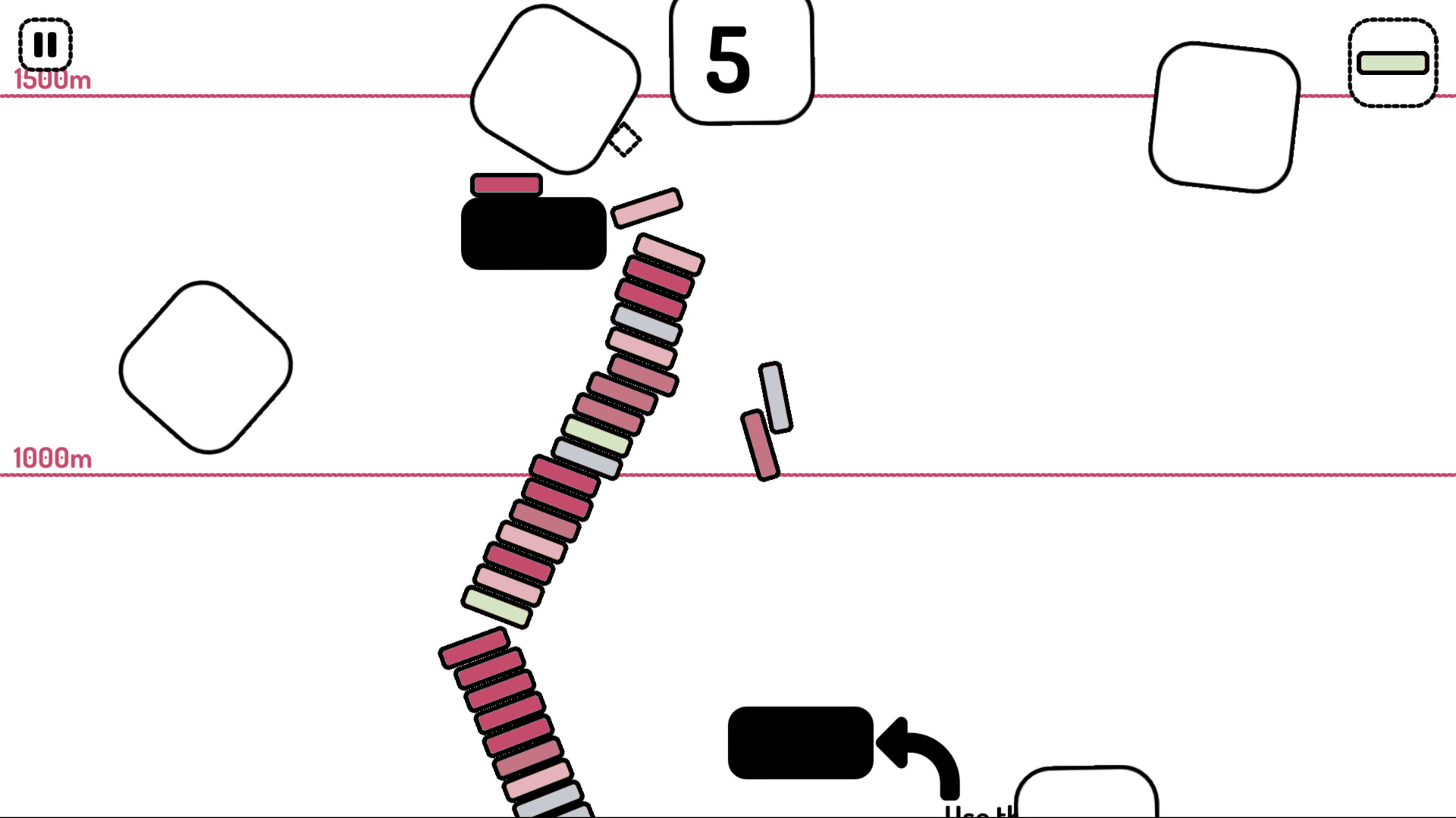Pause the game with the pause icon
This screenshot has width=1456, height=818.
click(45, 45)
